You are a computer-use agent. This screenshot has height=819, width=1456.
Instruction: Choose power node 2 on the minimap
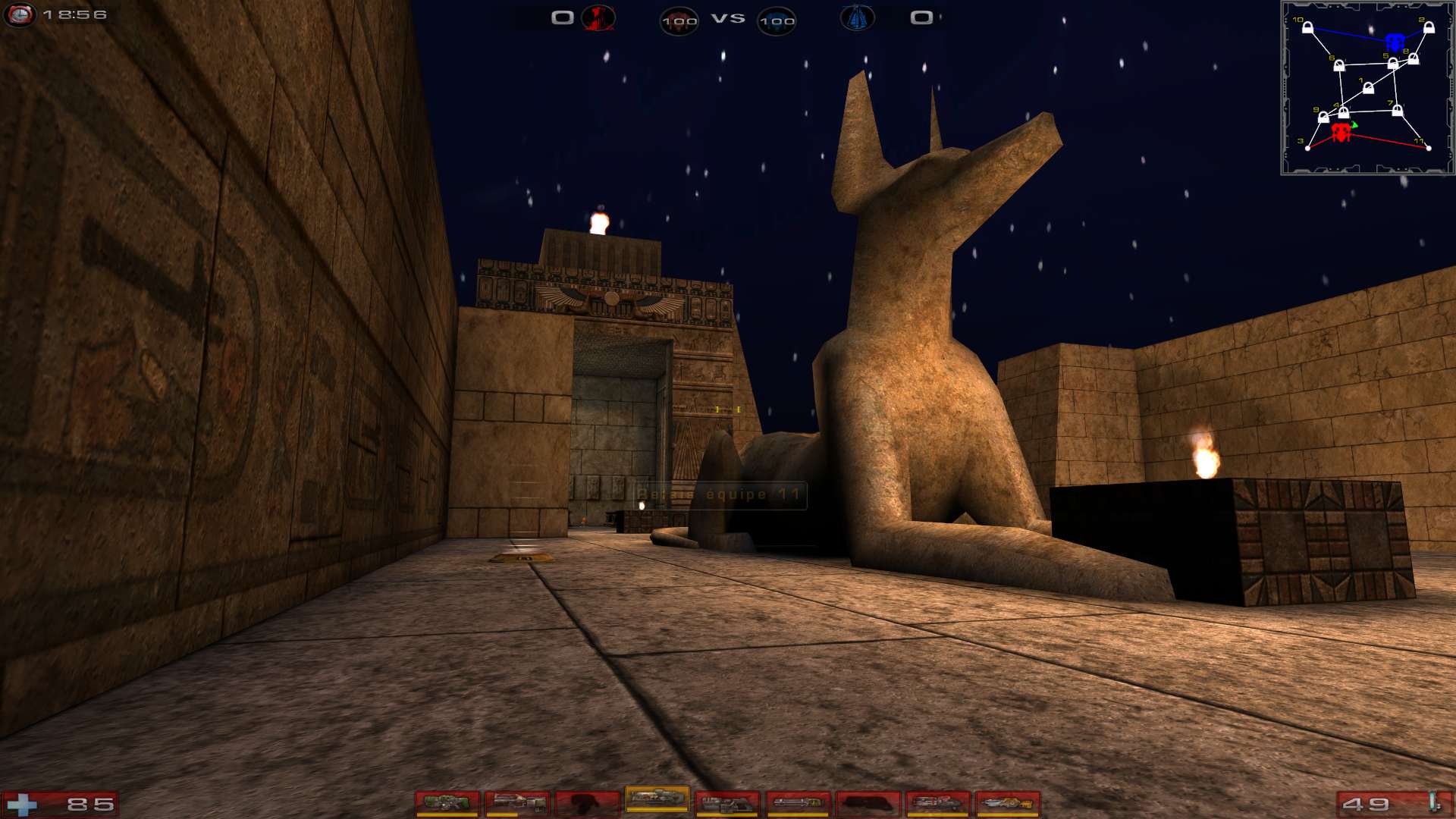(x=1429, y=28)
